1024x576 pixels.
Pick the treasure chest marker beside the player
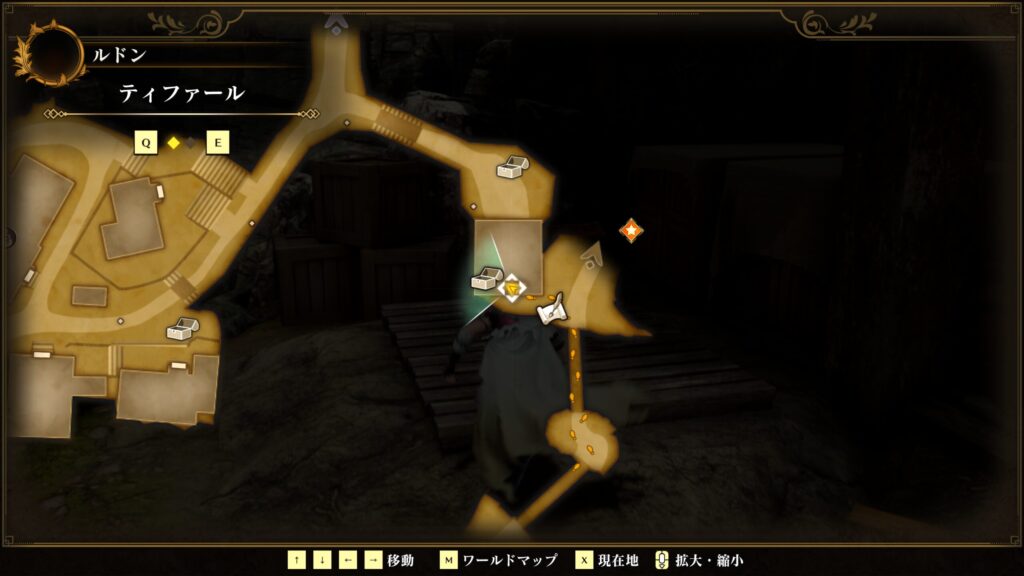coord(486,278)
